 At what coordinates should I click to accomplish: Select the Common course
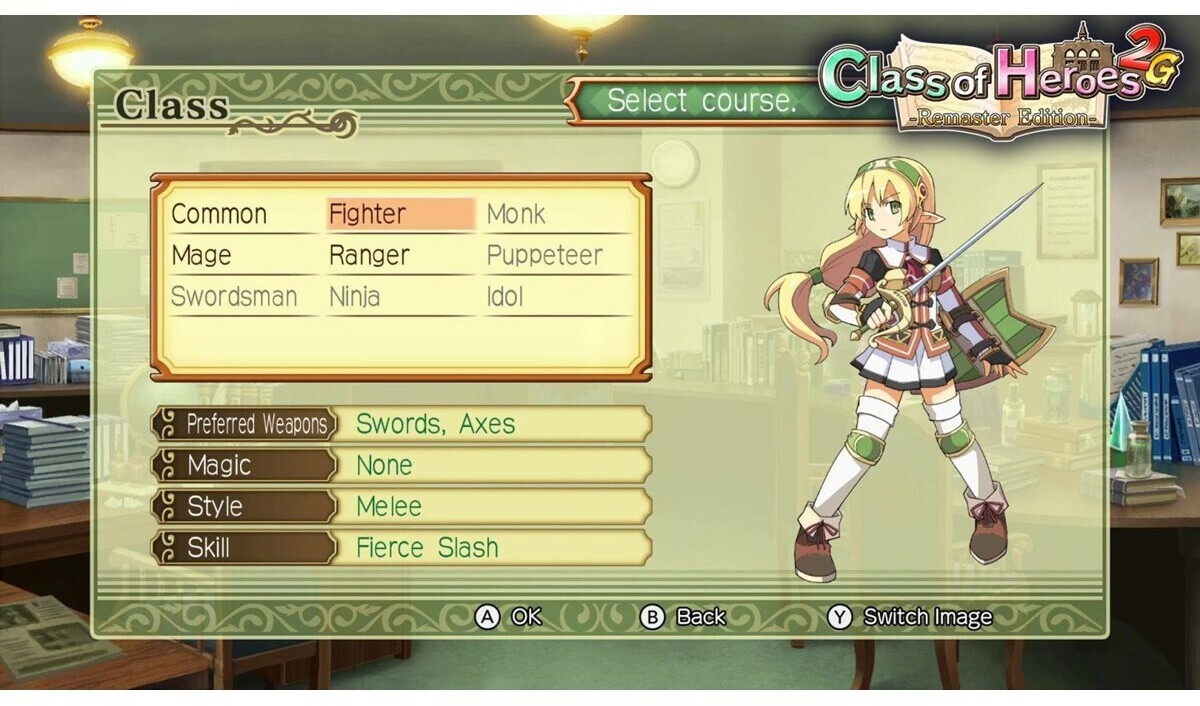(219, 214)
